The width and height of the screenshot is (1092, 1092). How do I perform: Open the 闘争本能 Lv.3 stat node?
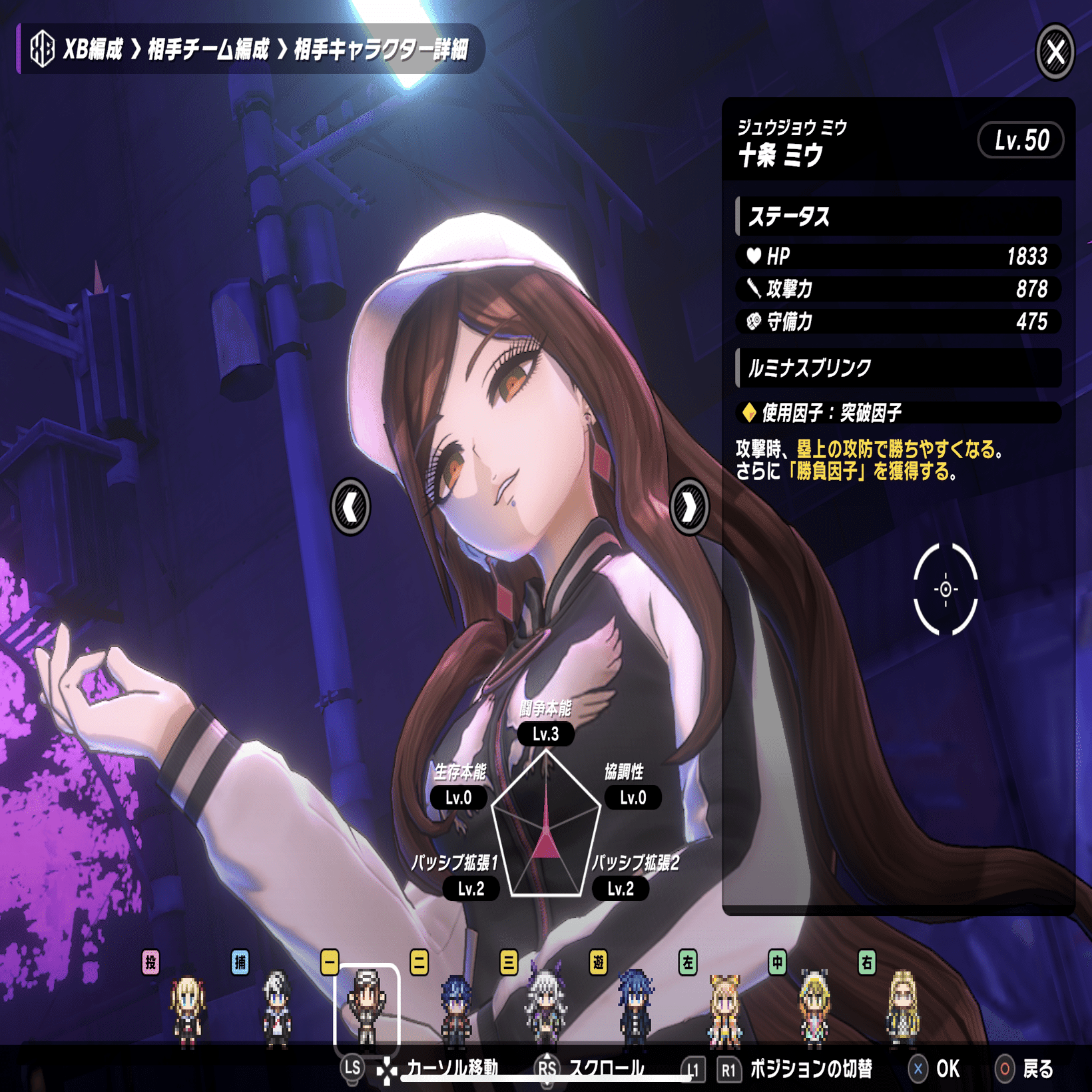pos(545,734)
